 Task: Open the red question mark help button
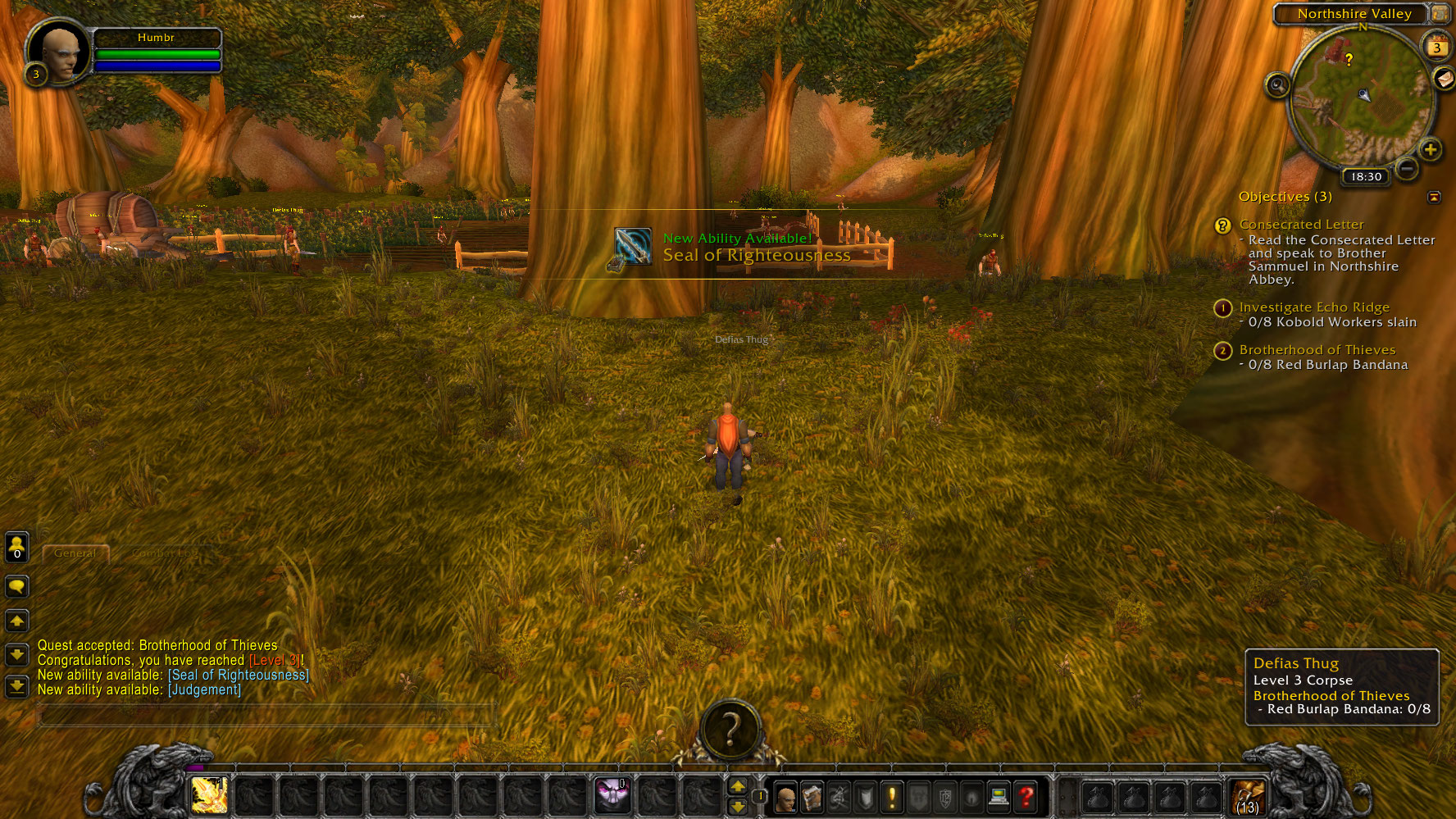[x=1025, y=797]
